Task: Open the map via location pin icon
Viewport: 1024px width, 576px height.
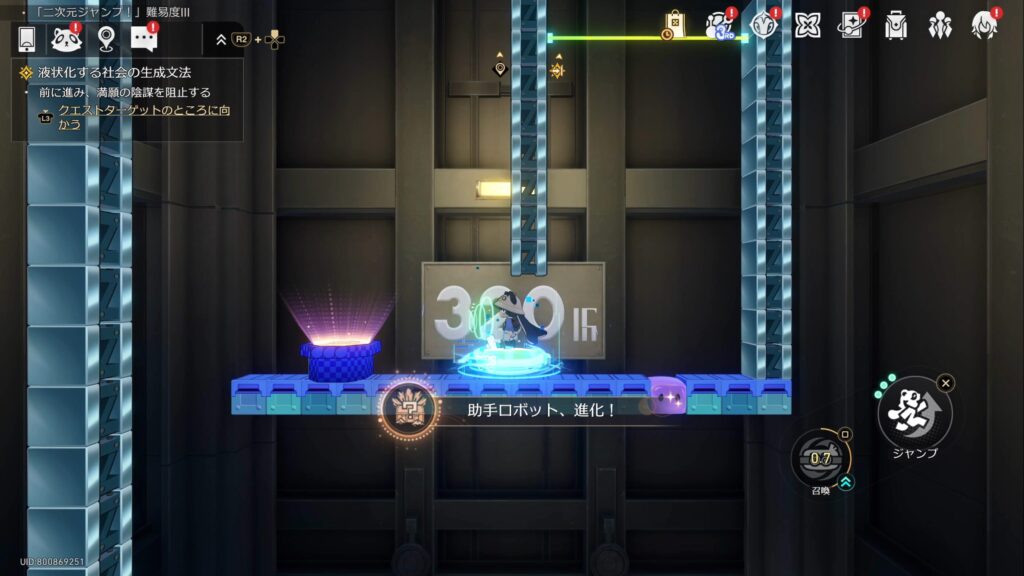Action: click(x=106, y=39)
